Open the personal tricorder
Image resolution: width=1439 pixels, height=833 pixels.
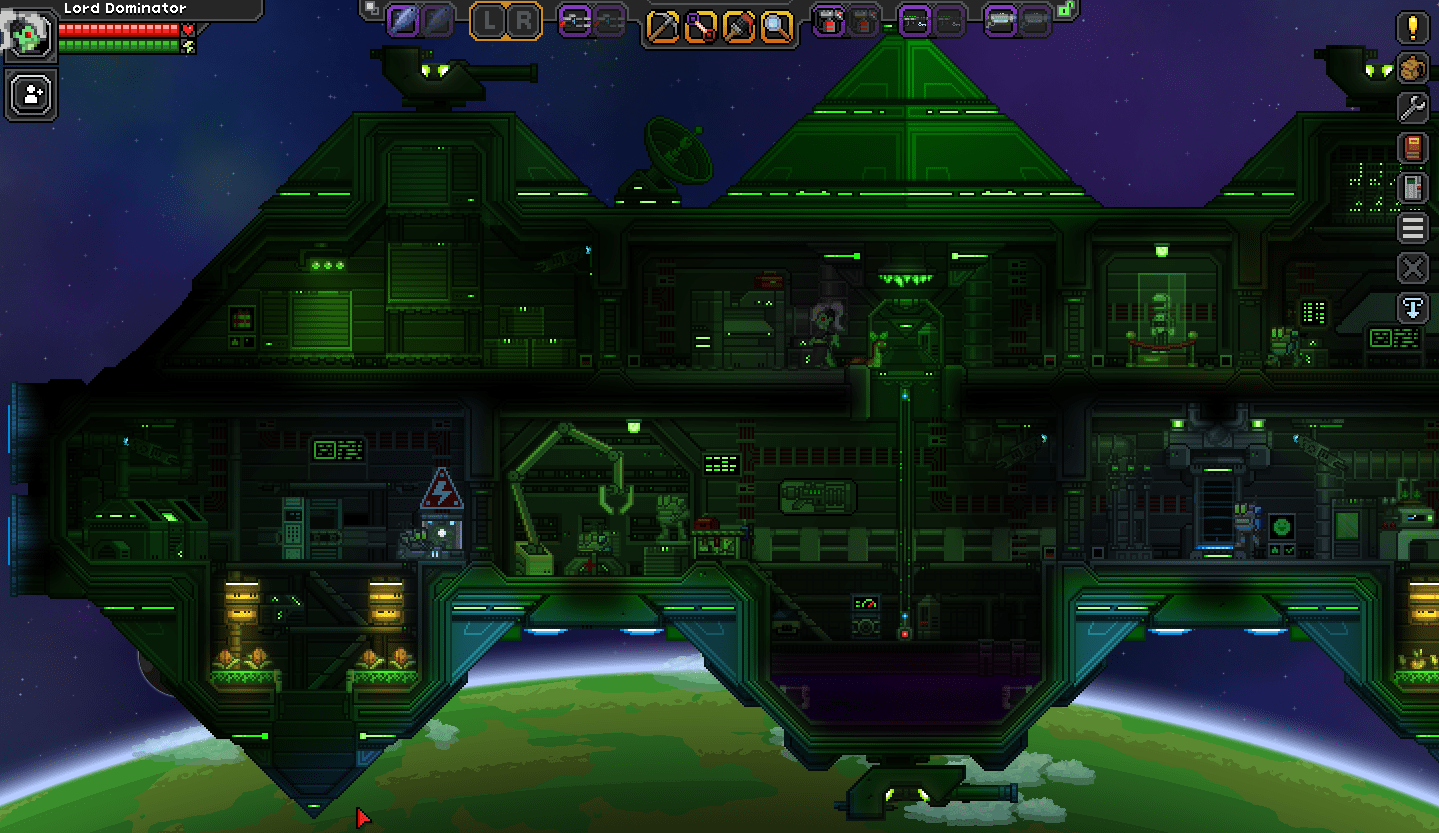[1413, 187]
